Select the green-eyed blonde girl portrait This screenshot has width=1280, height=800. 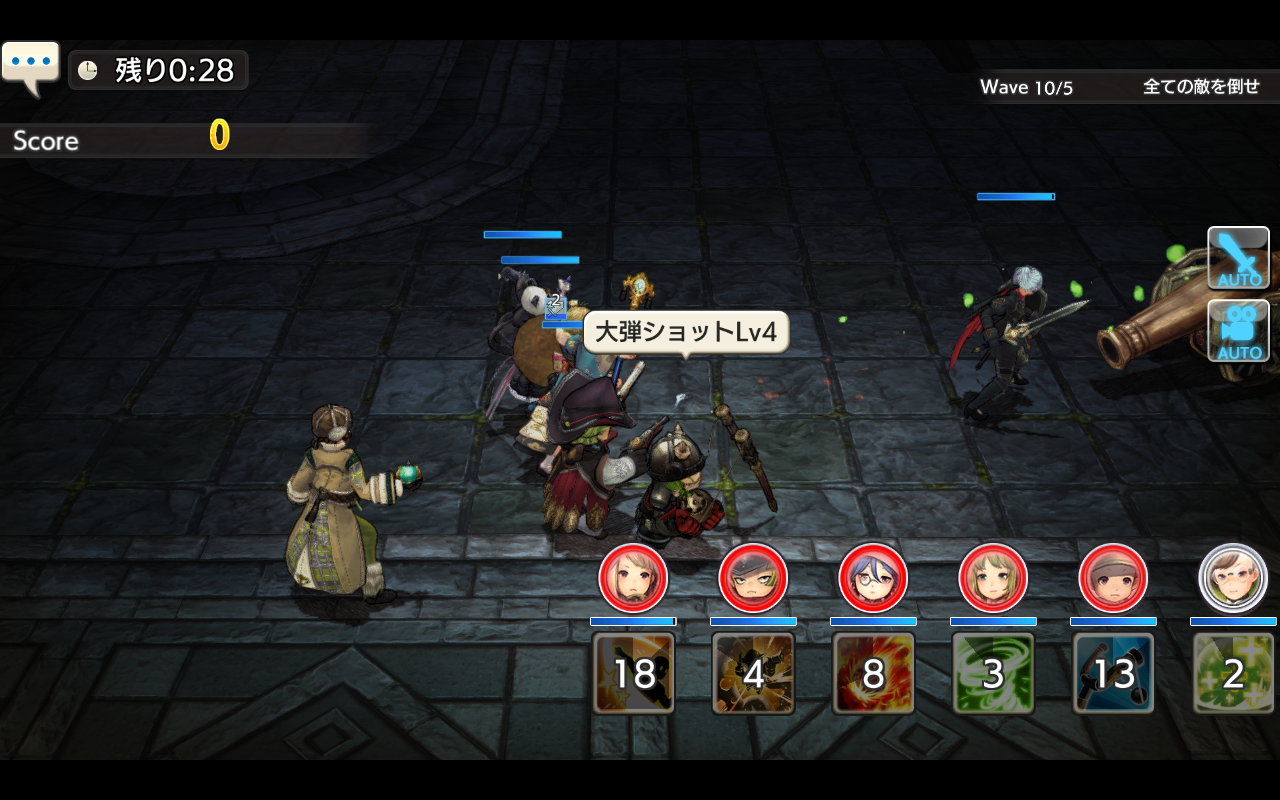(x=993, y=578)
